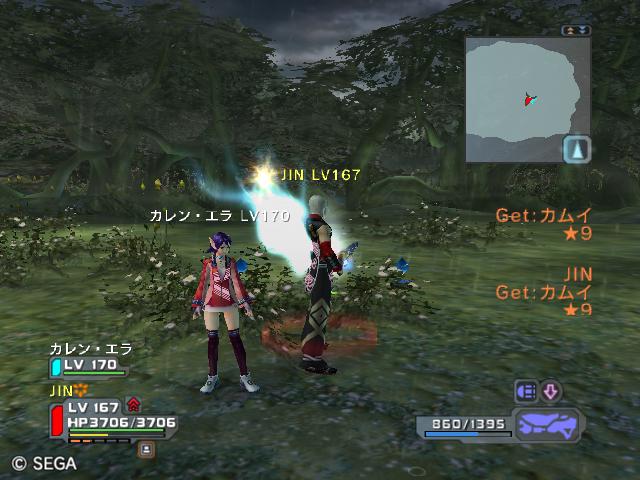This screenshot has height=480, width=640.
Task: Click the small character icon below HP
Action: [147, 450]
